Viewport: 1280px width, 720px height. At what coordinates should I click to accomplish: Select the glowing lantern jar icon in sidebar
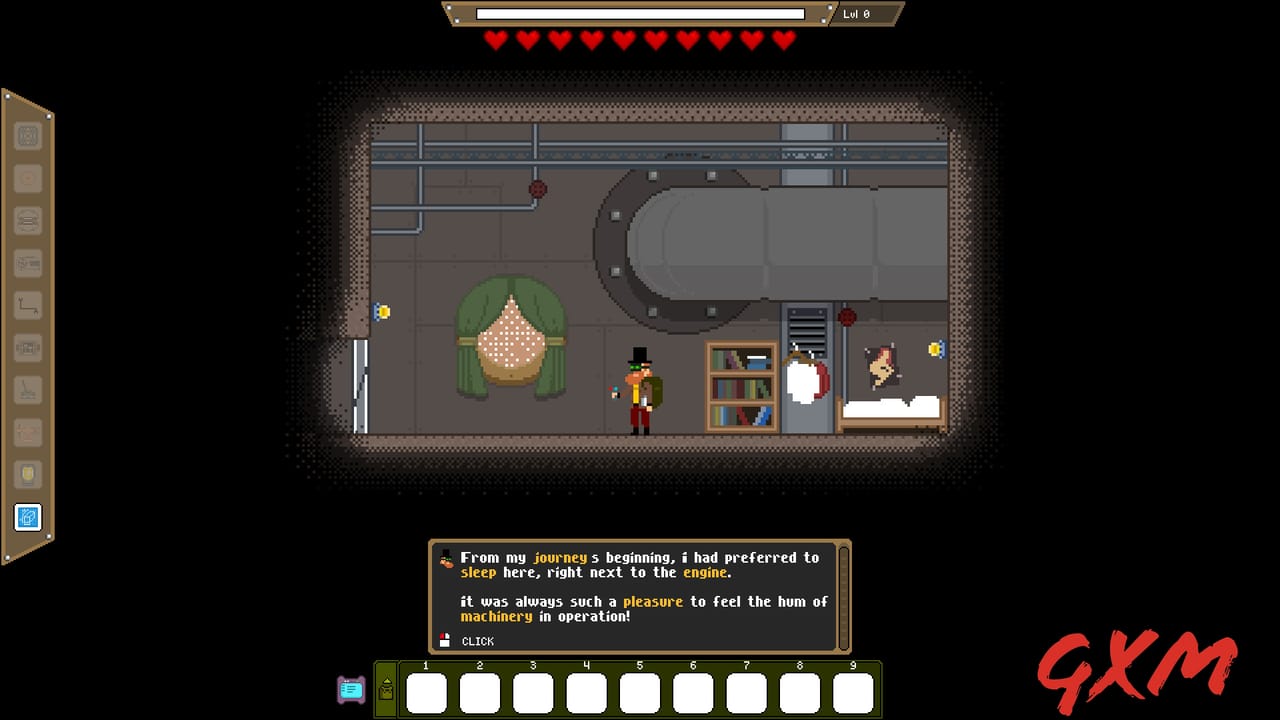(x=27, y=474)
